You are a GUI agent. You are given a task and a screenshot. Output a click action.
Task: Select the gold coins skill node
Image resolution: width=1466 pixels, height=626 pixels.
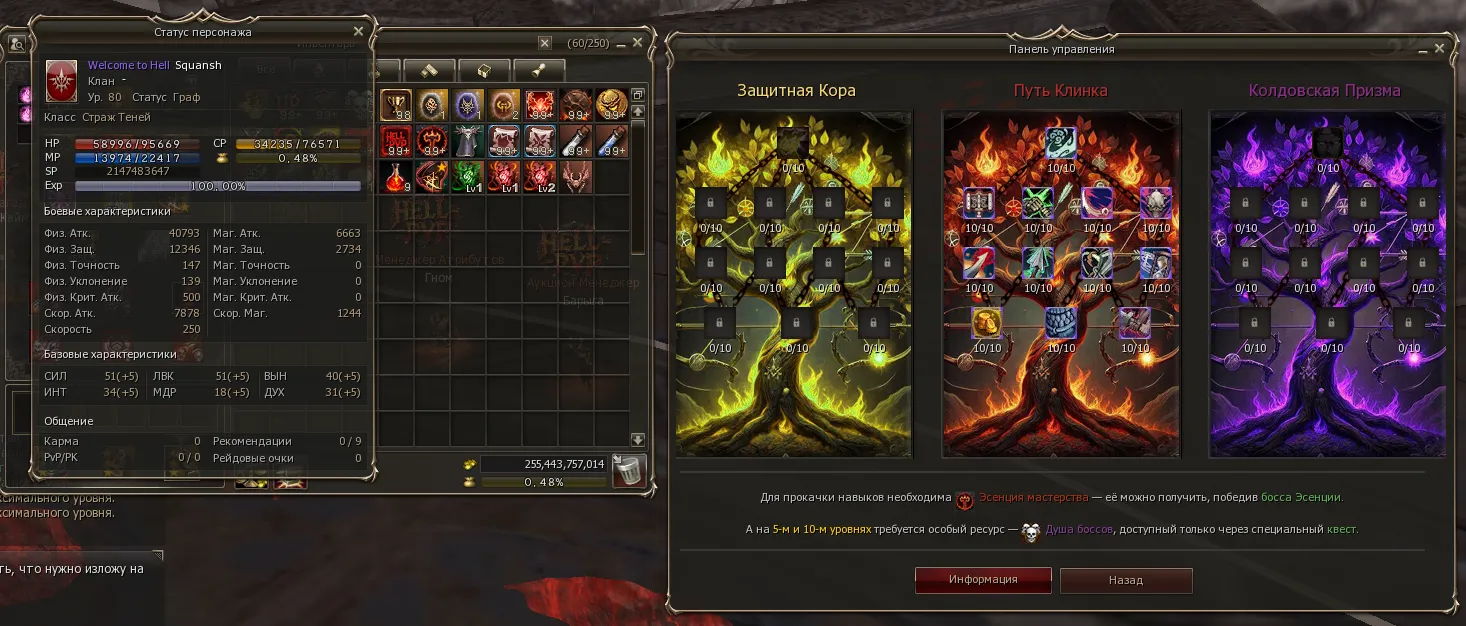pyautogui.click(x=987, y=322)
